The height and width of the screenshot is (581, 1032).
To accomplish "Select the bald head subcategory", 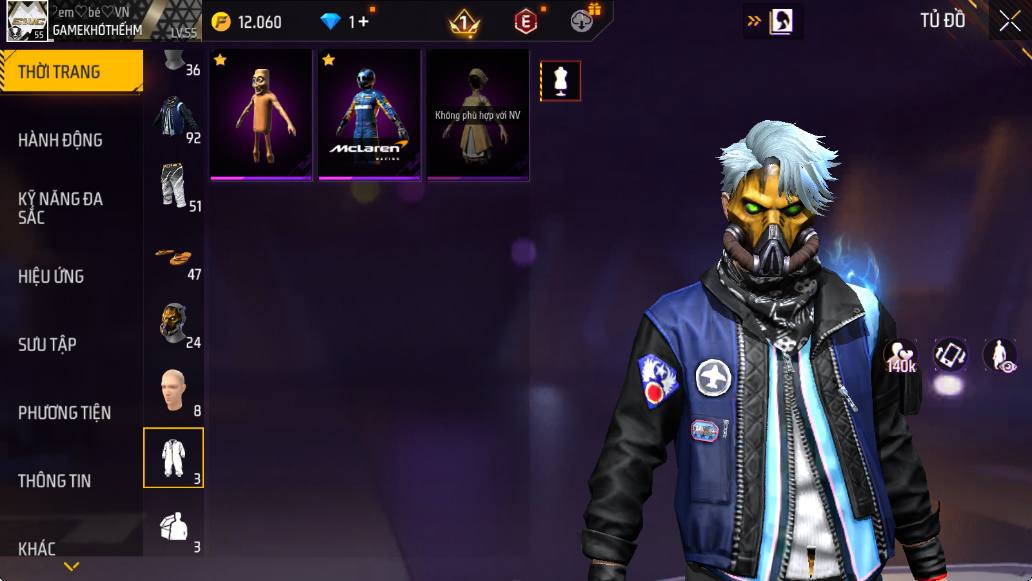I will point(173,390).
